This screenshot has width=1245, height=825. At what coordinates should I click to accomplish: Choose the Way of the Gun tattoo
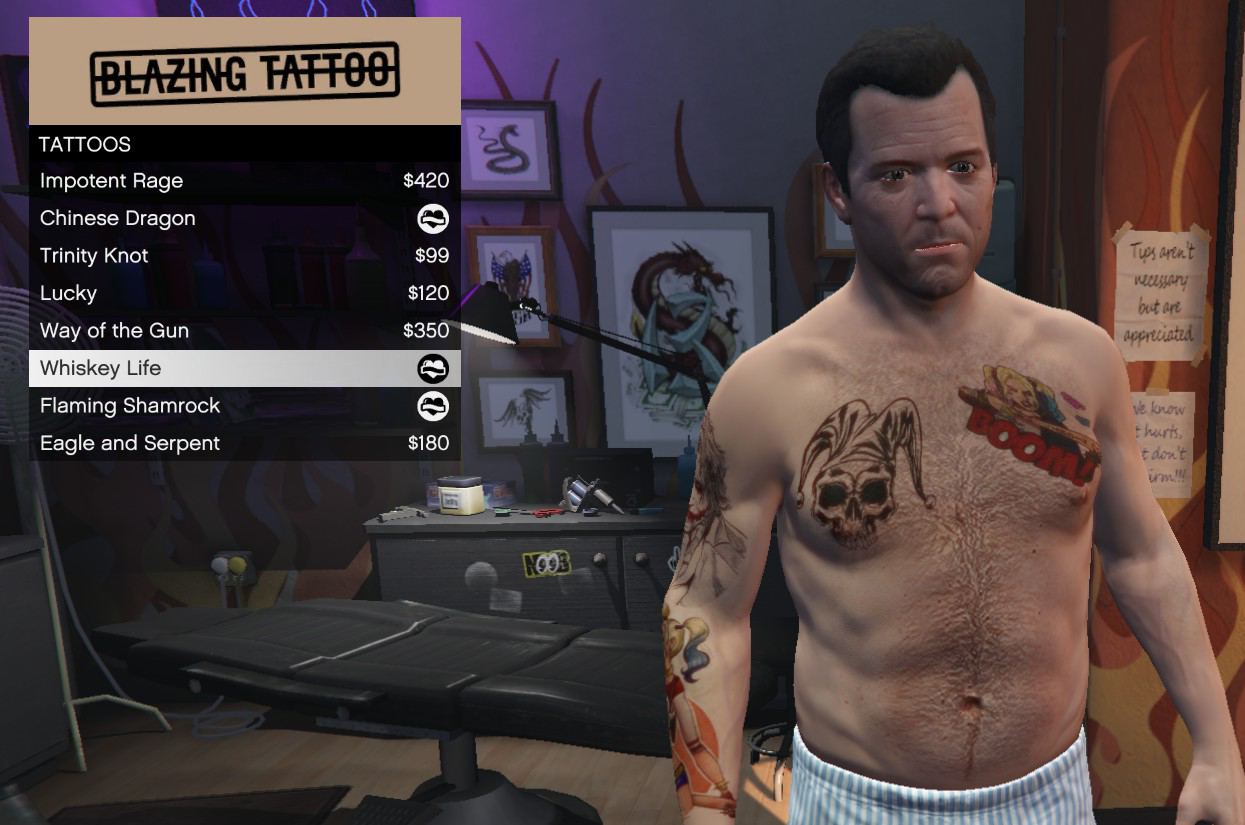[244, 331]
